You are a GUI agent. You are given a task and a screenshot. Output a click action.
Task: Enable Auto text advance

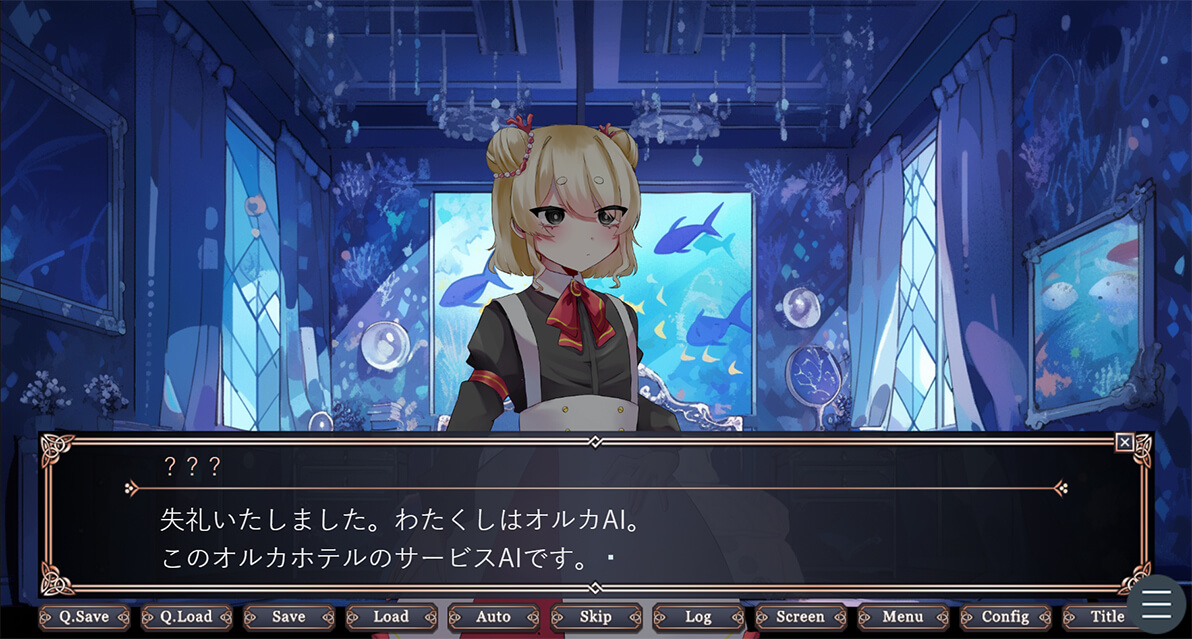(x=493, y=617)
